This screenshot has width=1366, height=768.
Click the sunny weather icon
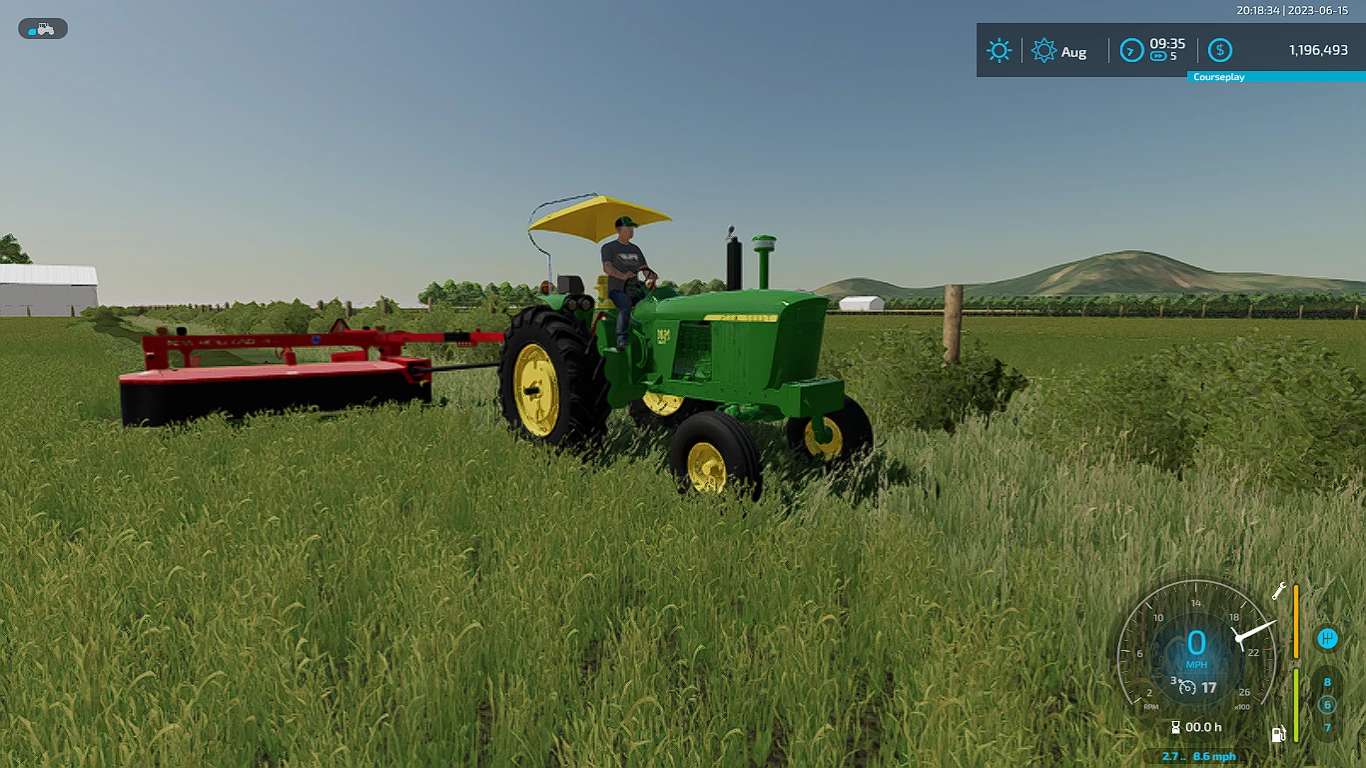[x=999, y=51]
